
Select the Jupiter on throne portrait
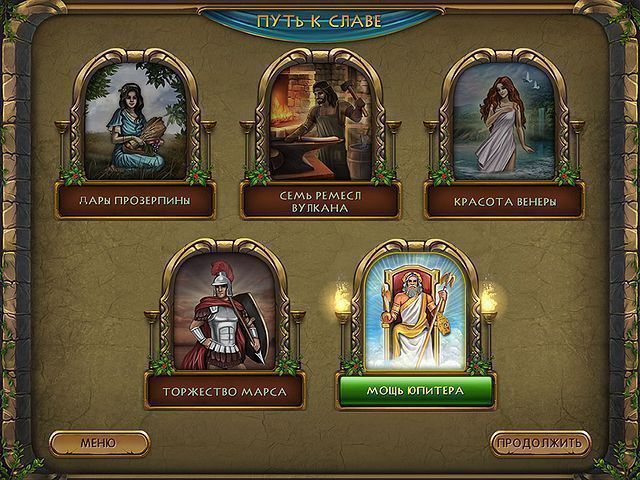tap(416, 310)
